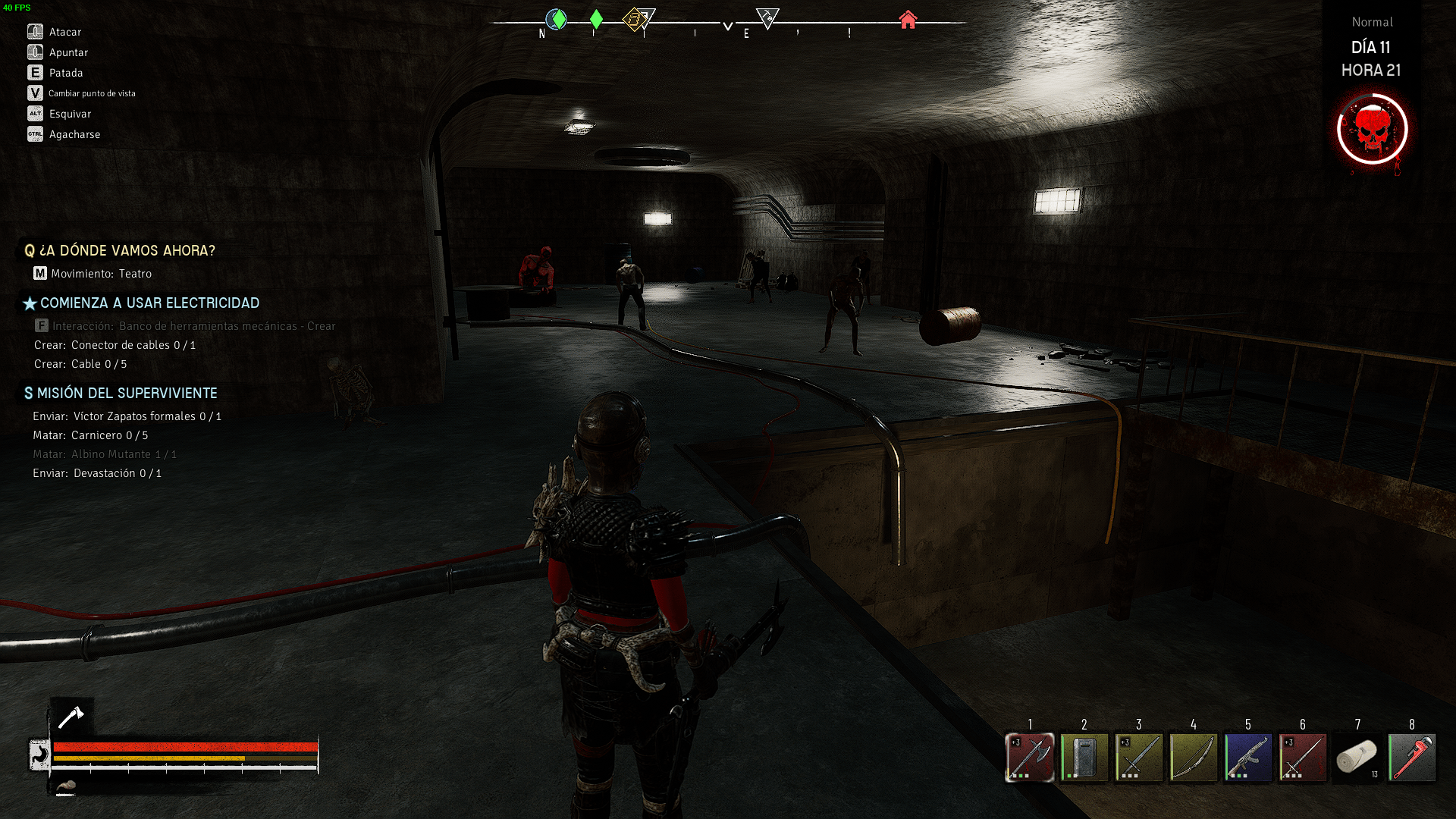The image size is (1456, 819).
Task: Open the 'Comienza a usar electricidad' objective
Action: (149, 303)
